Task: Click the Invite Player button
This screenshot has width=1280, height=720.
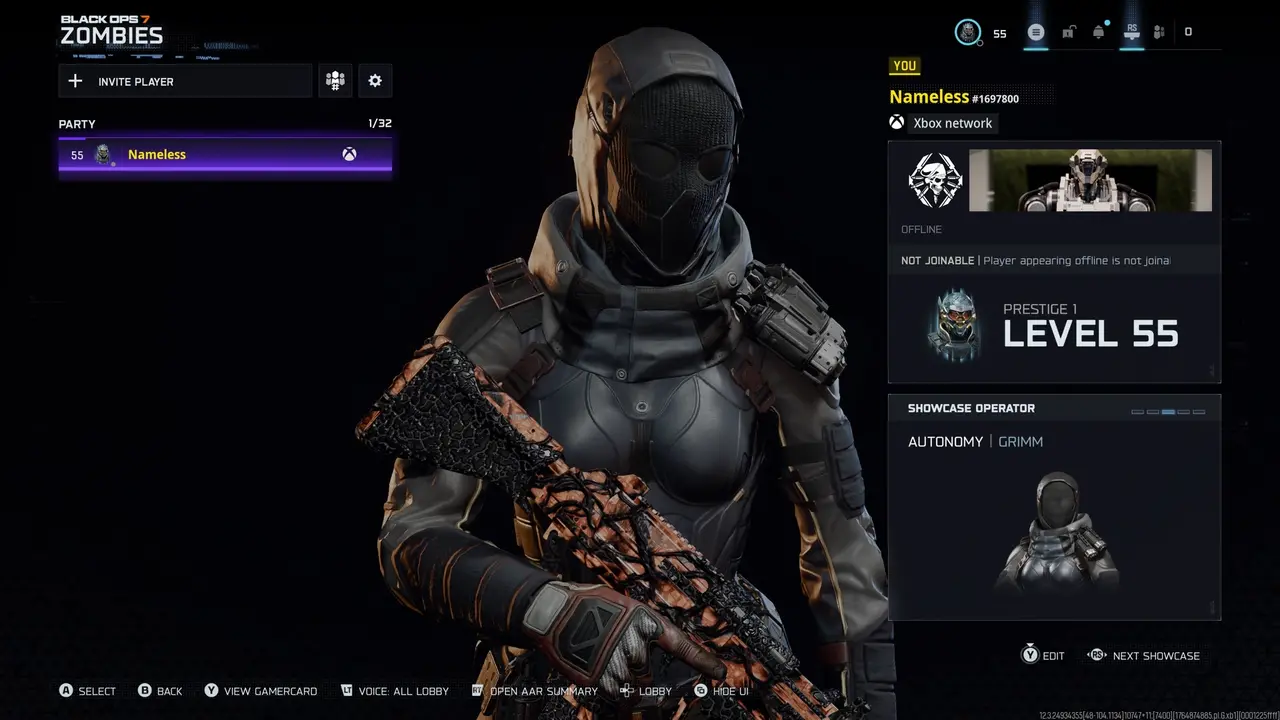Action: [185, 80]
